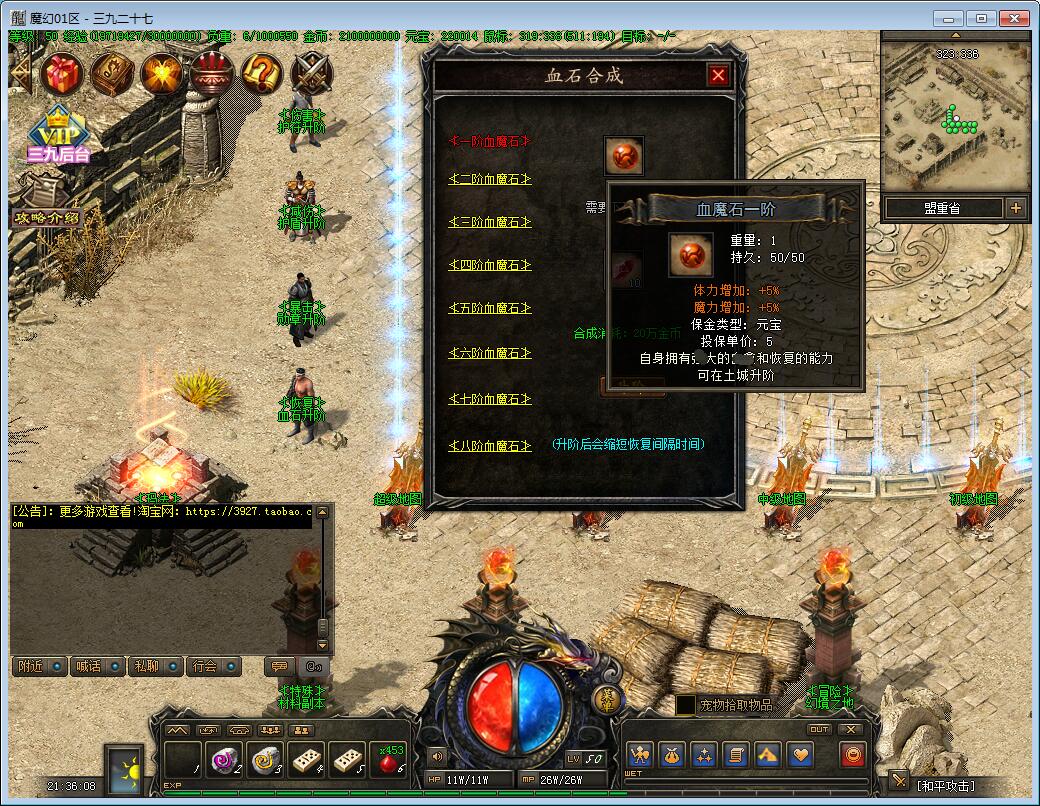The height and width of the screenshot is (806, 1040).
Task: Click the blood stone item slot in the synthesis window
Action: [624, 156]
